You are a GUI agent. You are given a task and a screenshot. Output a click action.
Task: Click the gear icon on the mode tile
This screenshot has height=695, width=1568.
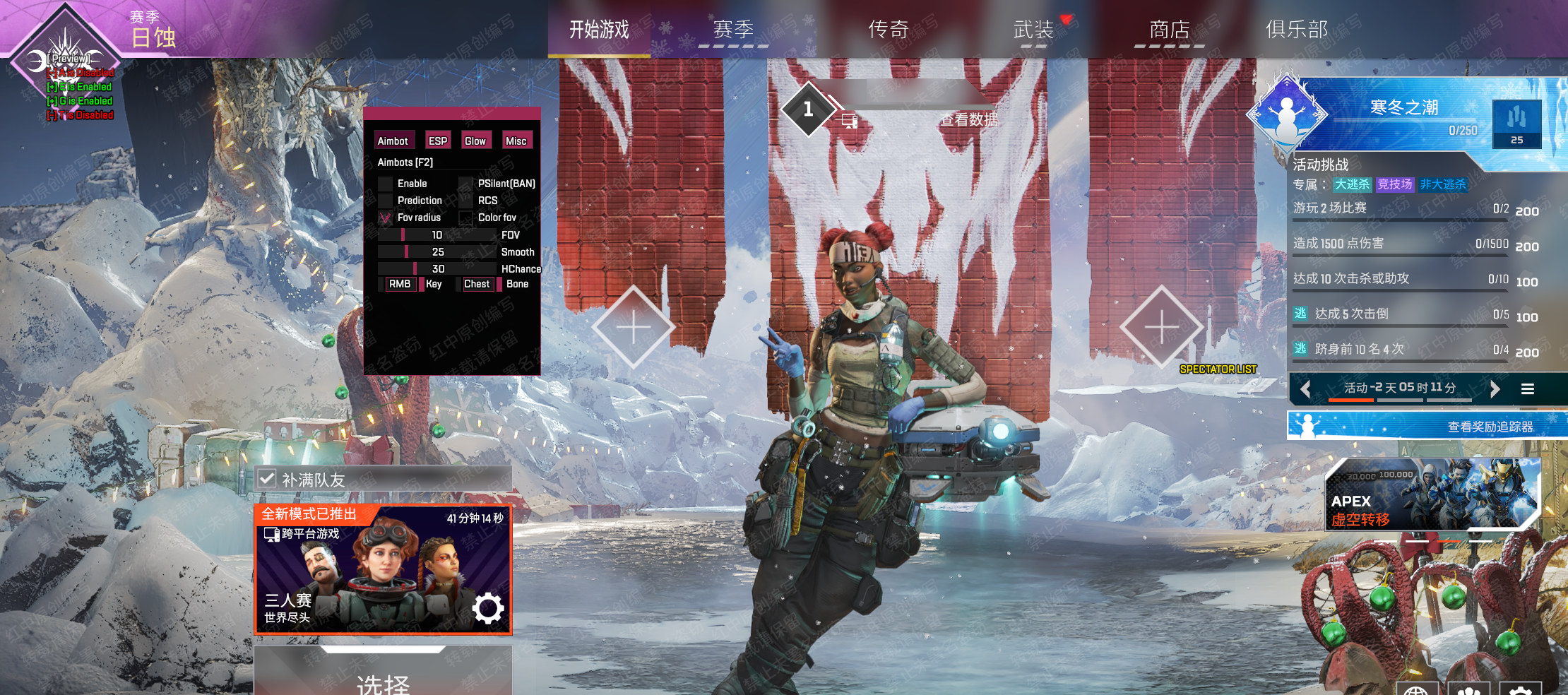[488, 608]
